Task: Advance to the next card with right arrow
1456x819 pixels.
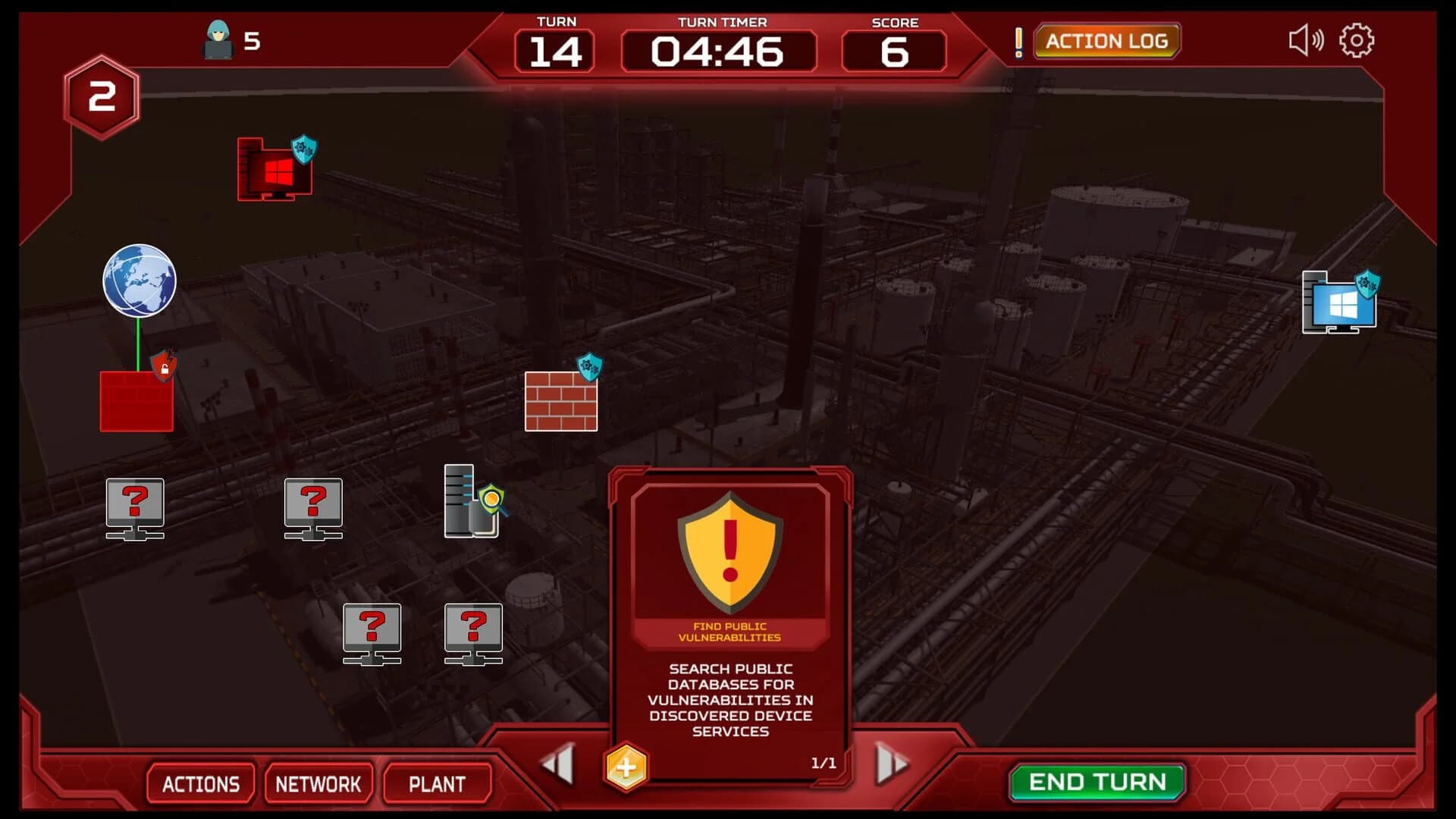Action: point(890,765)
